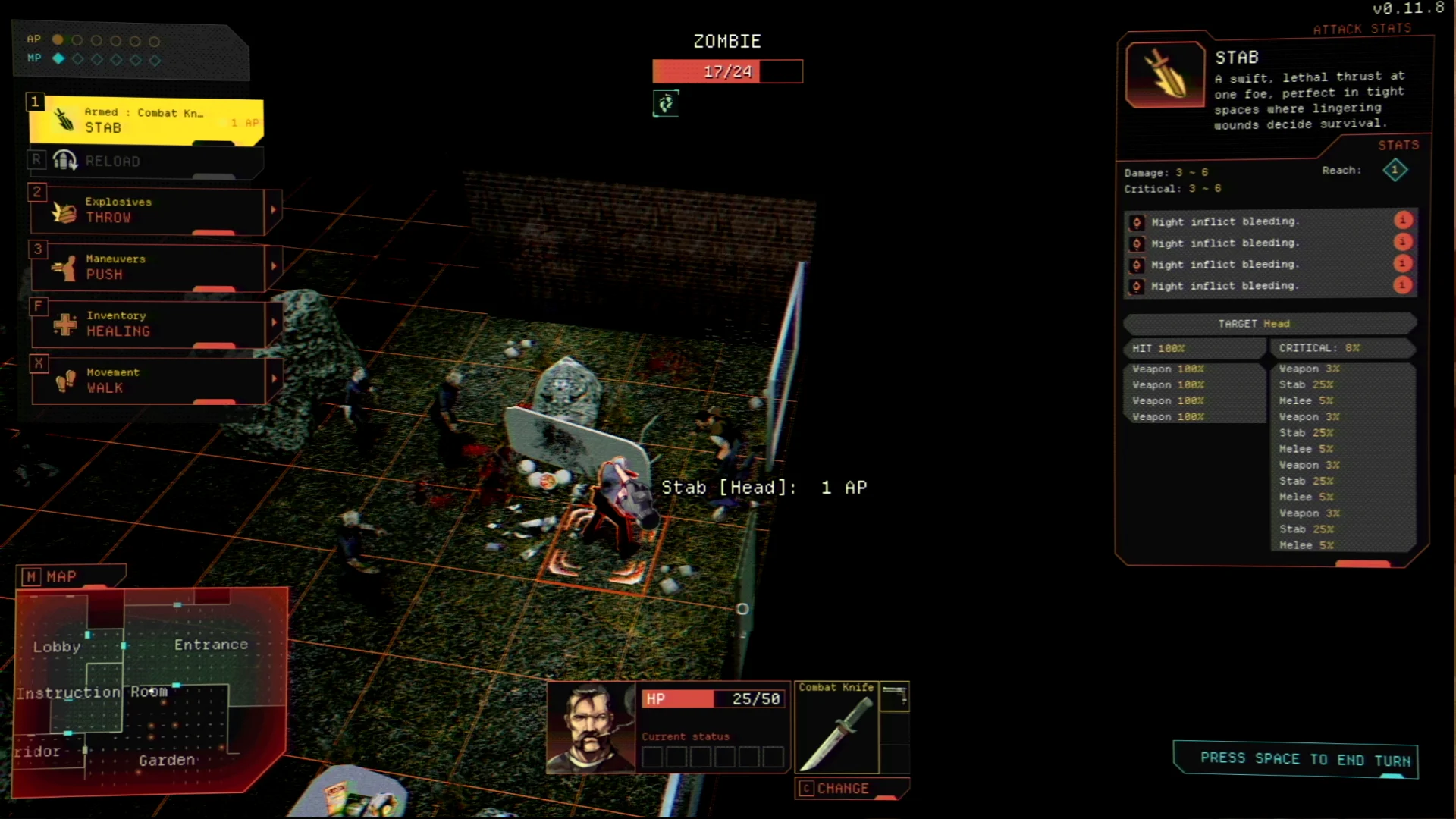The height and width of the screenshot is (819, 1456).
Task: Expand the Explosives THROW options arrow
Action: point(273,210)
